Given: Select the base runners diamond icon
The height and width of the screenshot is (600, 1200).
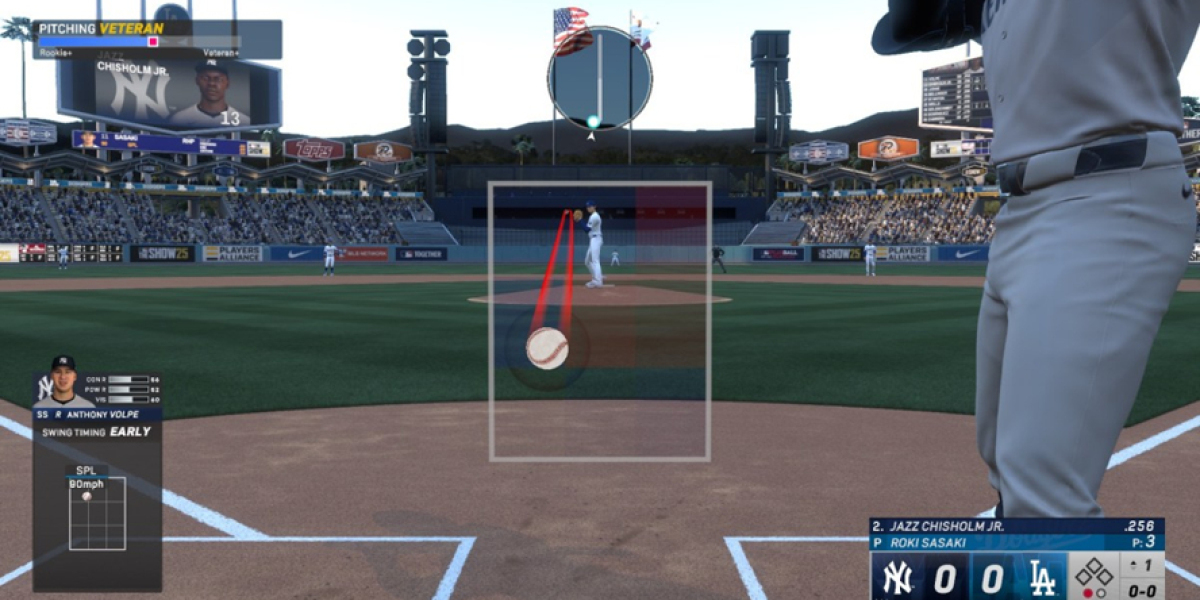Looking at the screenshot, I should click(x=1094, y=573).
